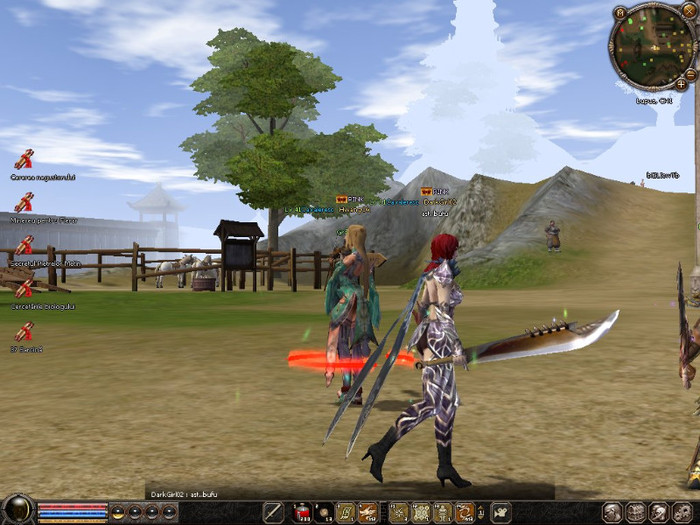Image resolution: width=700 pixels, height=525 pixels.
Task: Open the Cererea negustorului quest scroll
Action: tap(24, 158)
